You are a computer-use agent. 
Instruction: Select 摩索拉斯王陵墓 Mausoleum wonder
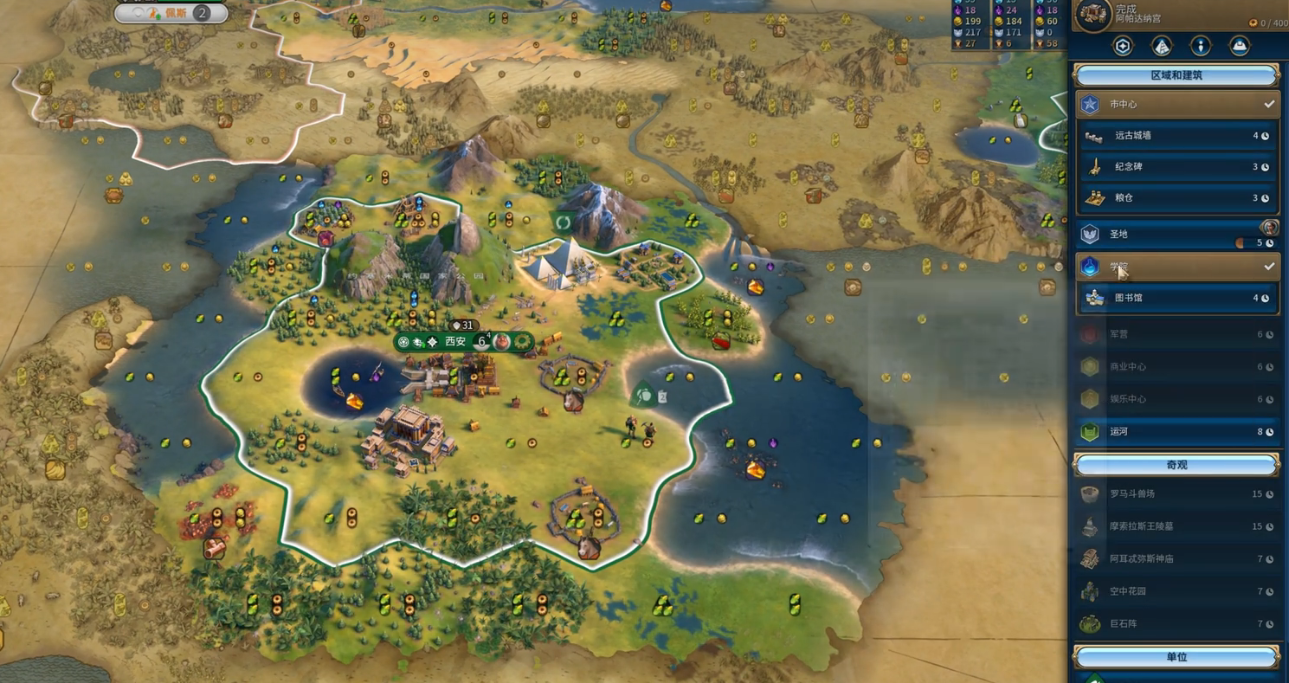1176,526
